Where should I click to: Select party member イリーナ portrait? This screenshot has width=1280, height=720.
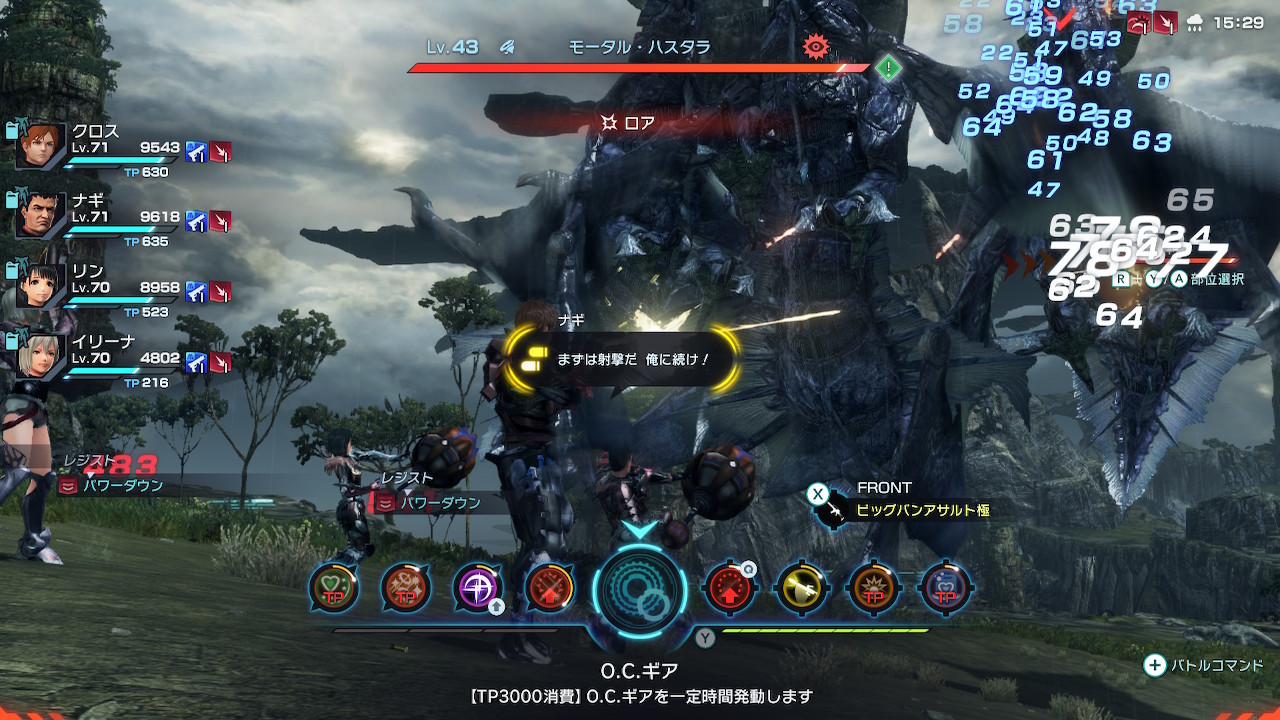41,355
